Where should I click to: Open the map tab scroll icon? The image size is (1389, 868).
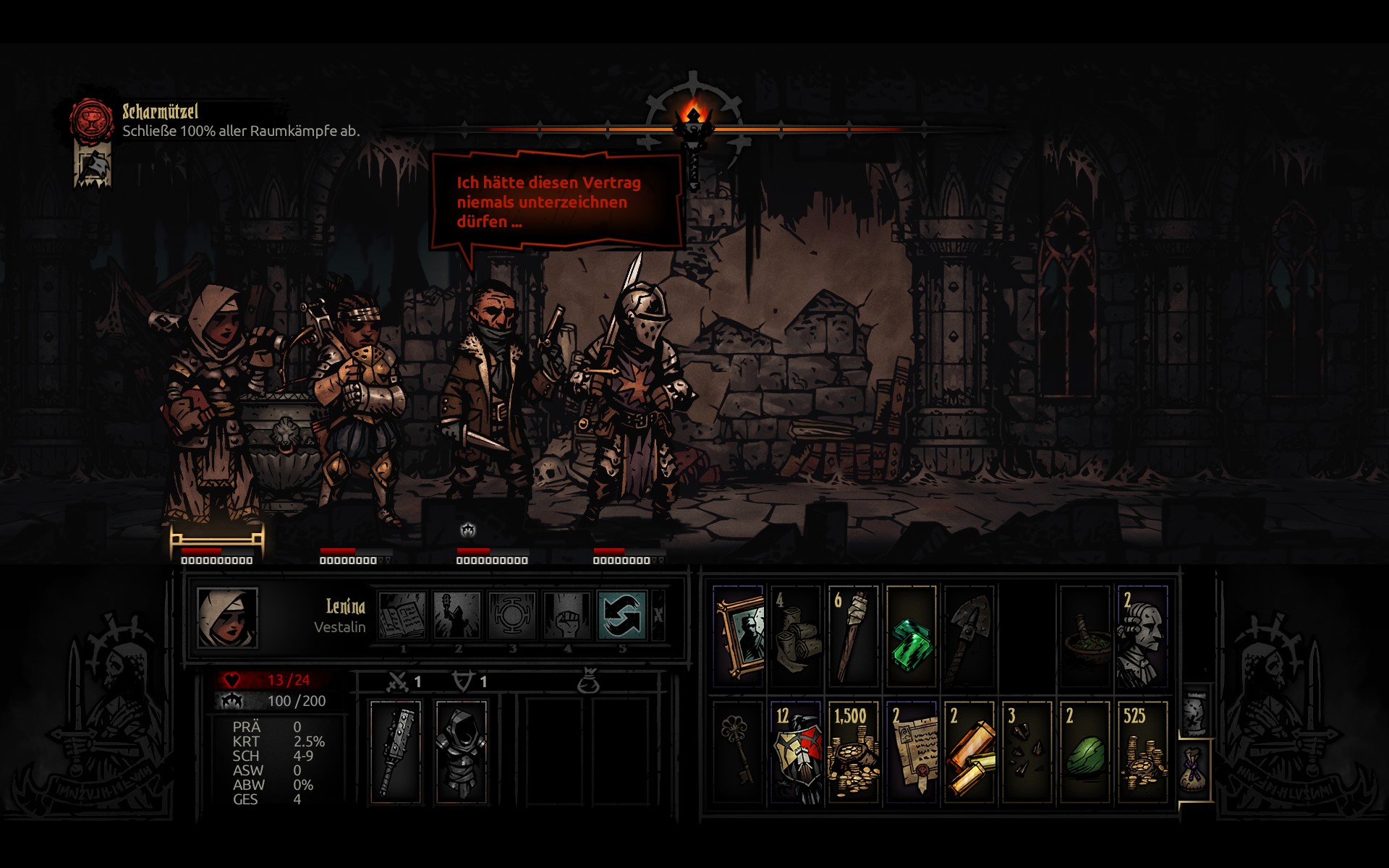(x=1195, y=712)
